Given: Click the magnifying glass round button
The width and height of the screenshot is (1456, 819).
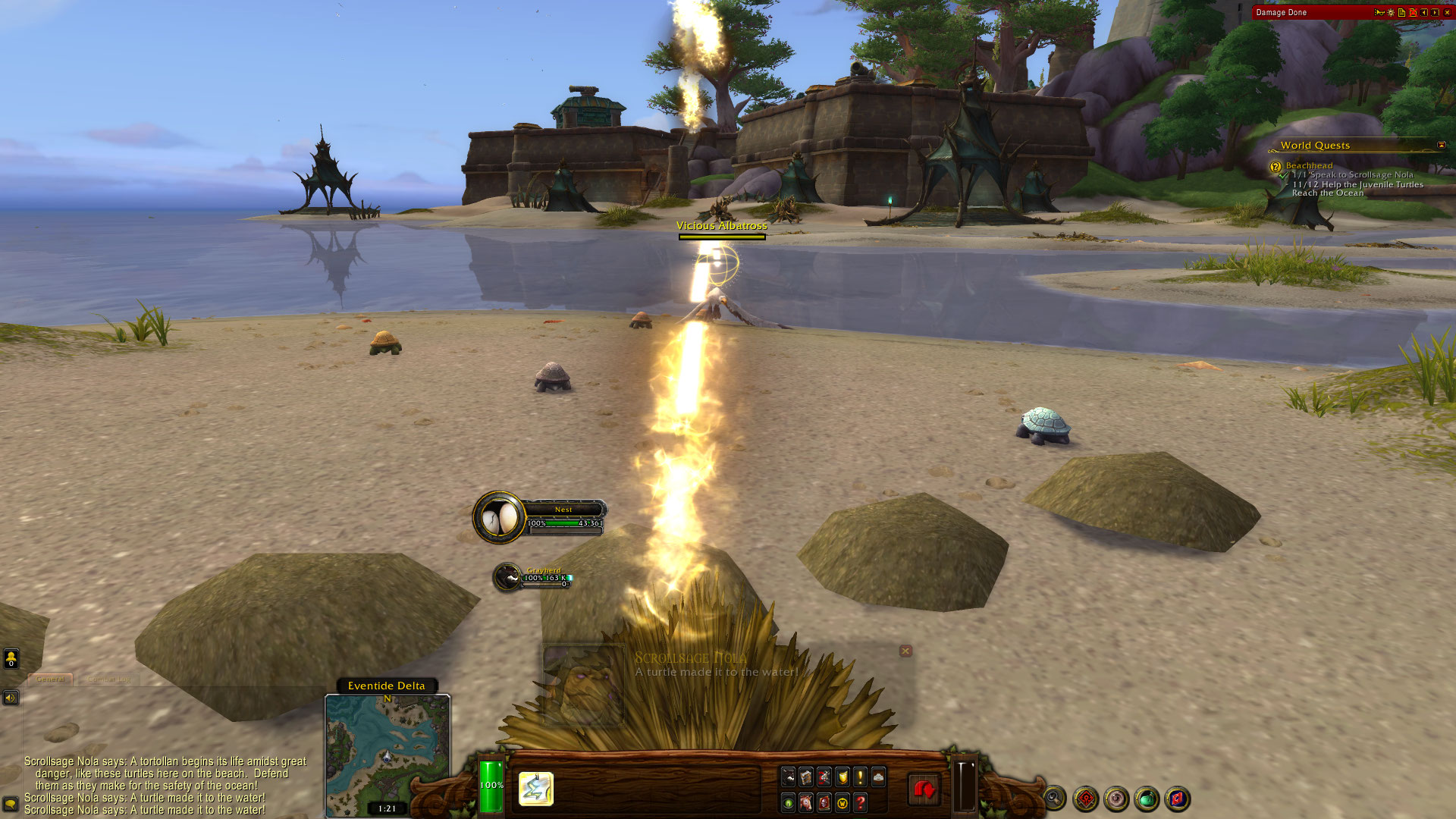Looking at the screenshot, I should coord(1054,798).
